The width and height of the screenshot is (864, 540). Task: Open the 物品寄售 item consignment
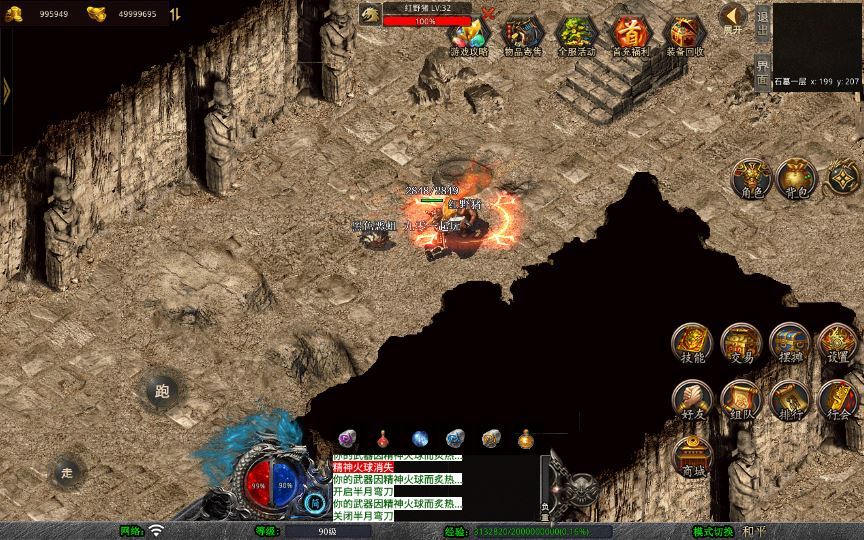[x=522, y=35]
